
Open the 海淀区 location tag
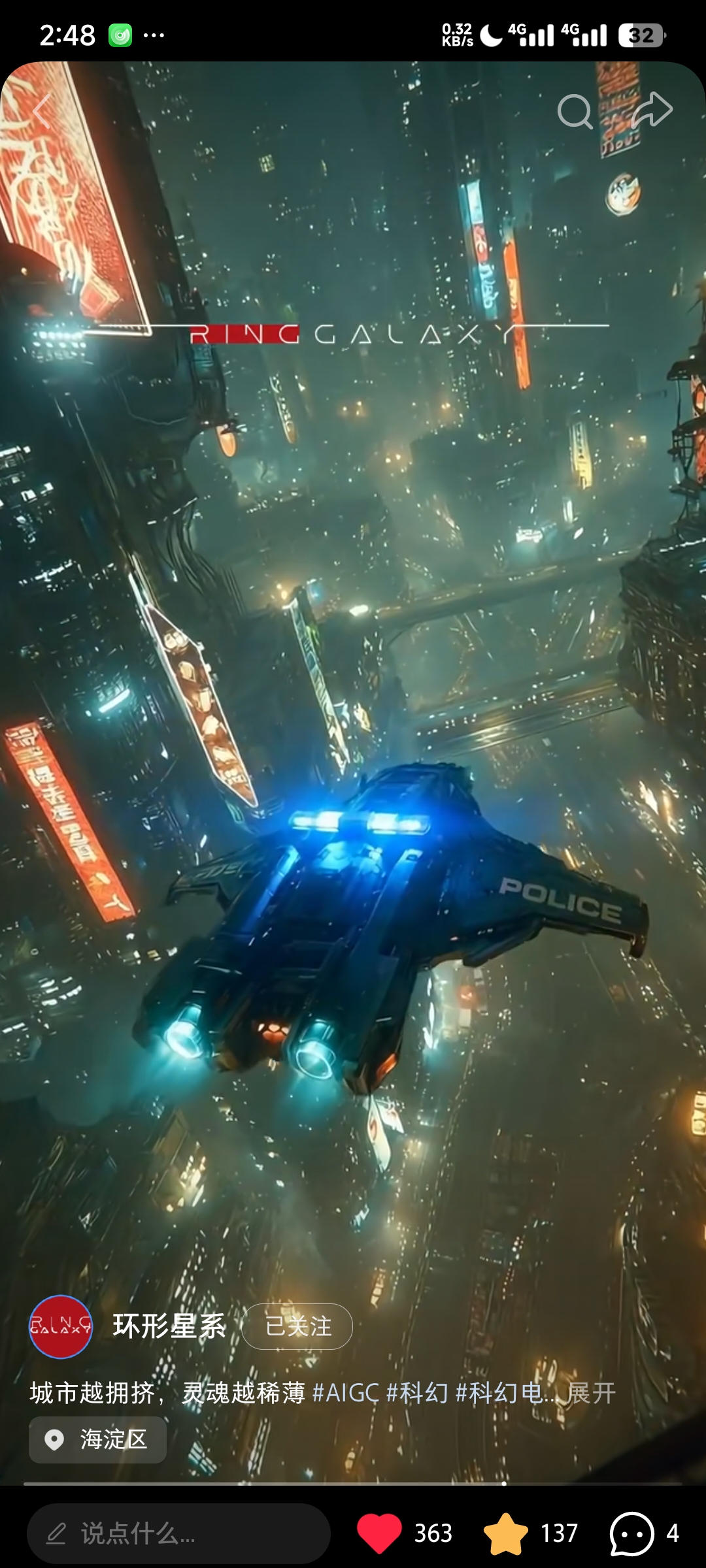98,1439
